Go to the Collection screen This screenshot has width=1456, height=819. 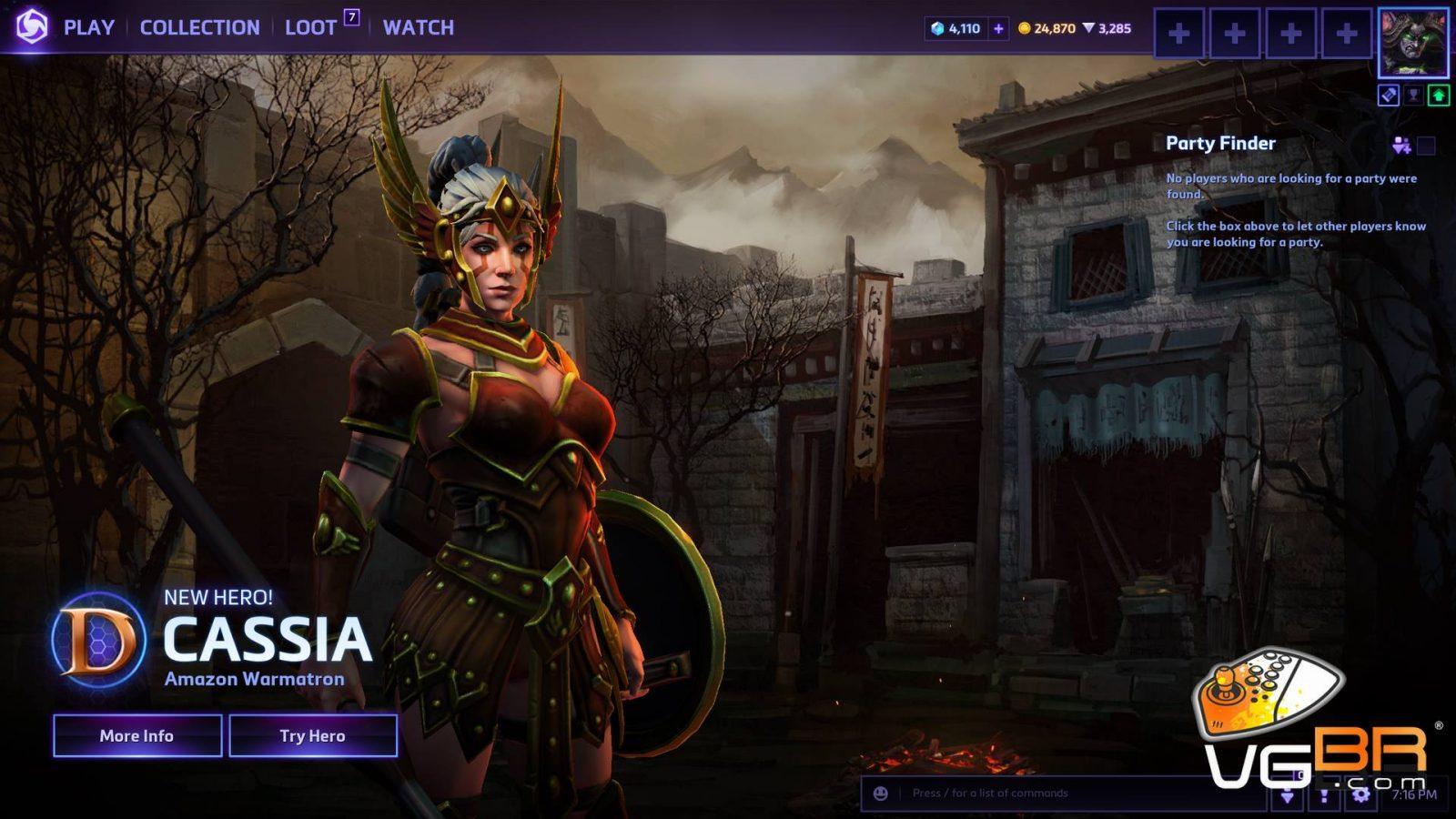pos(199,27)
